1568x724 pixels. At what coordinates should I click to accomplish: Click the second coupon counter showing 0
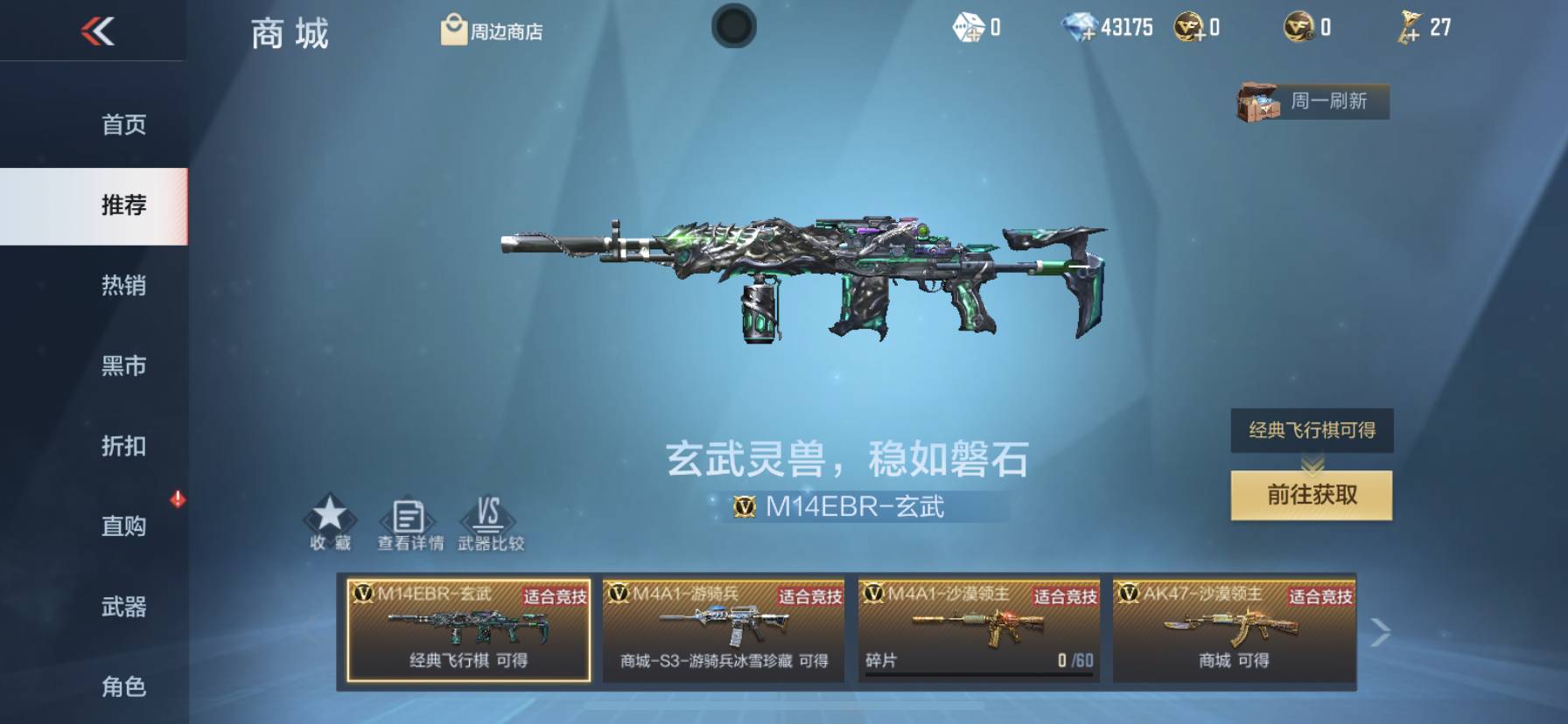coord(1301,27)
